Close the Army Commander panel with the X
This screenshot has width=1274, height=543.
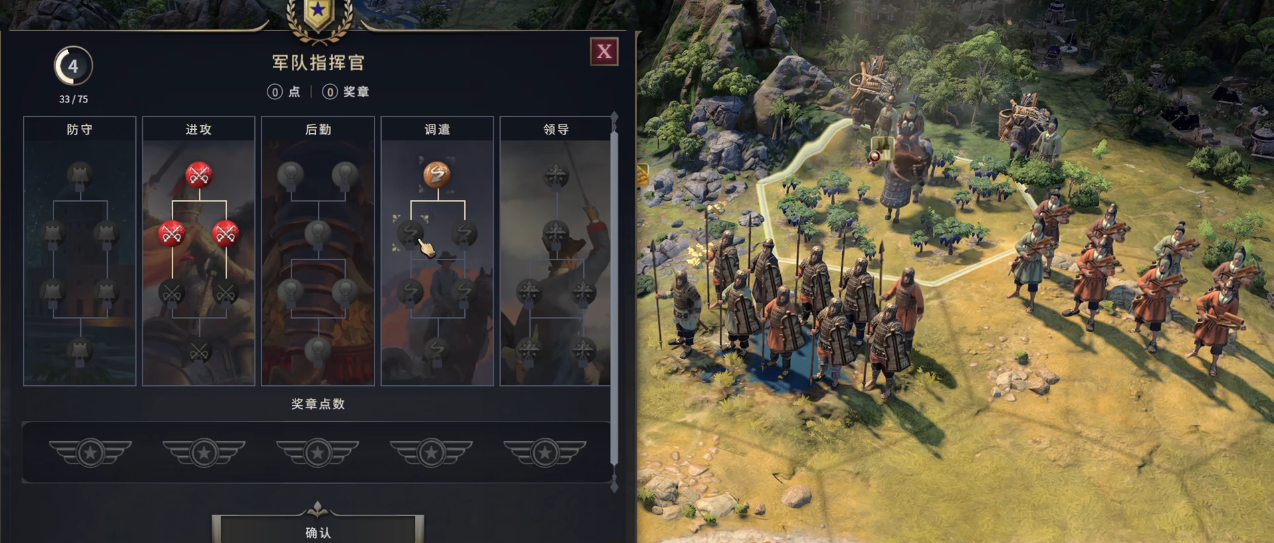pos(603,51)
